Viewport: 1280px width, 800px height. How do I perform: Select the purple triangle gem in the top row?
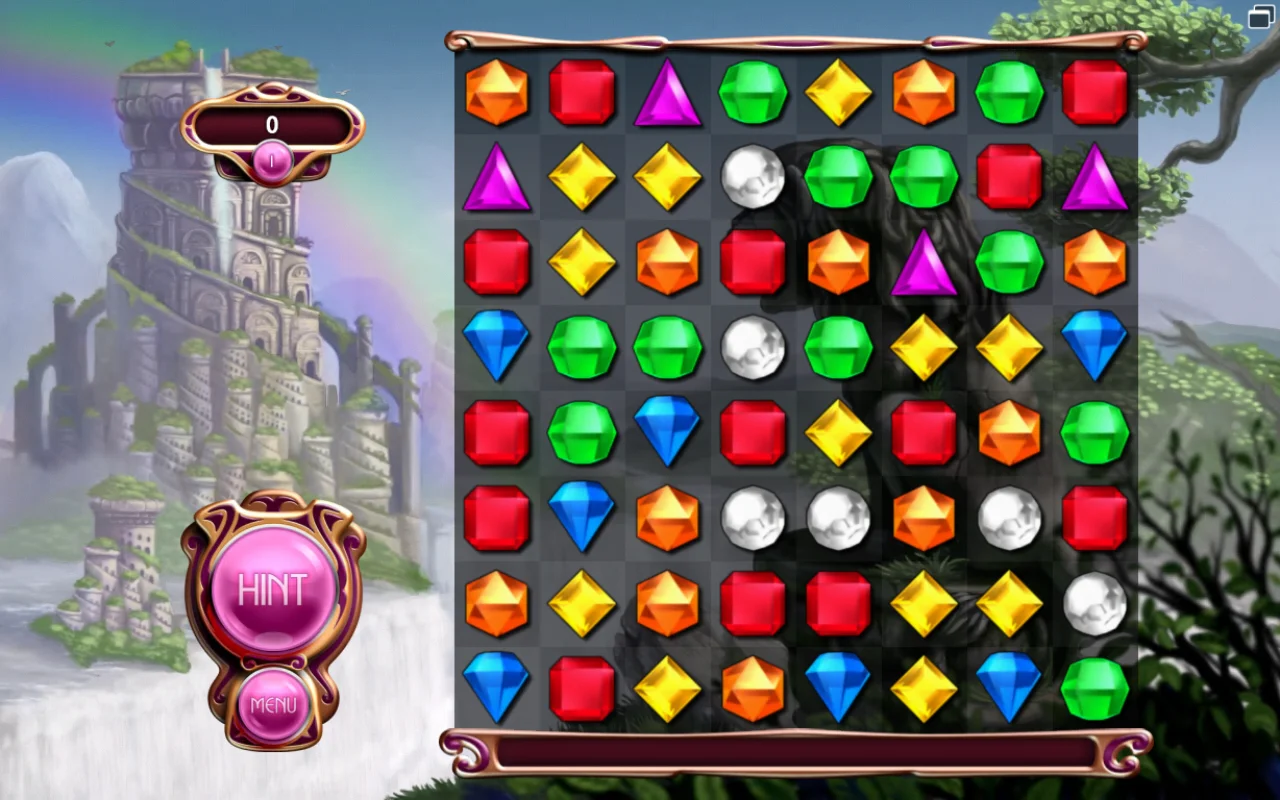[x=667, y=93]
